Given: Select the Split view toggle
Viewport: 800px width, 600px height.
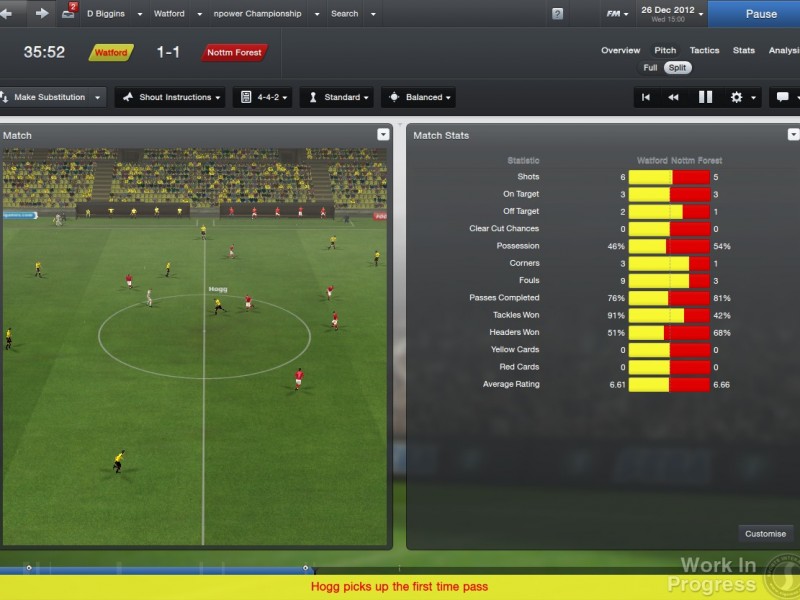Looking at the screenshot, I should coord(678,68).
